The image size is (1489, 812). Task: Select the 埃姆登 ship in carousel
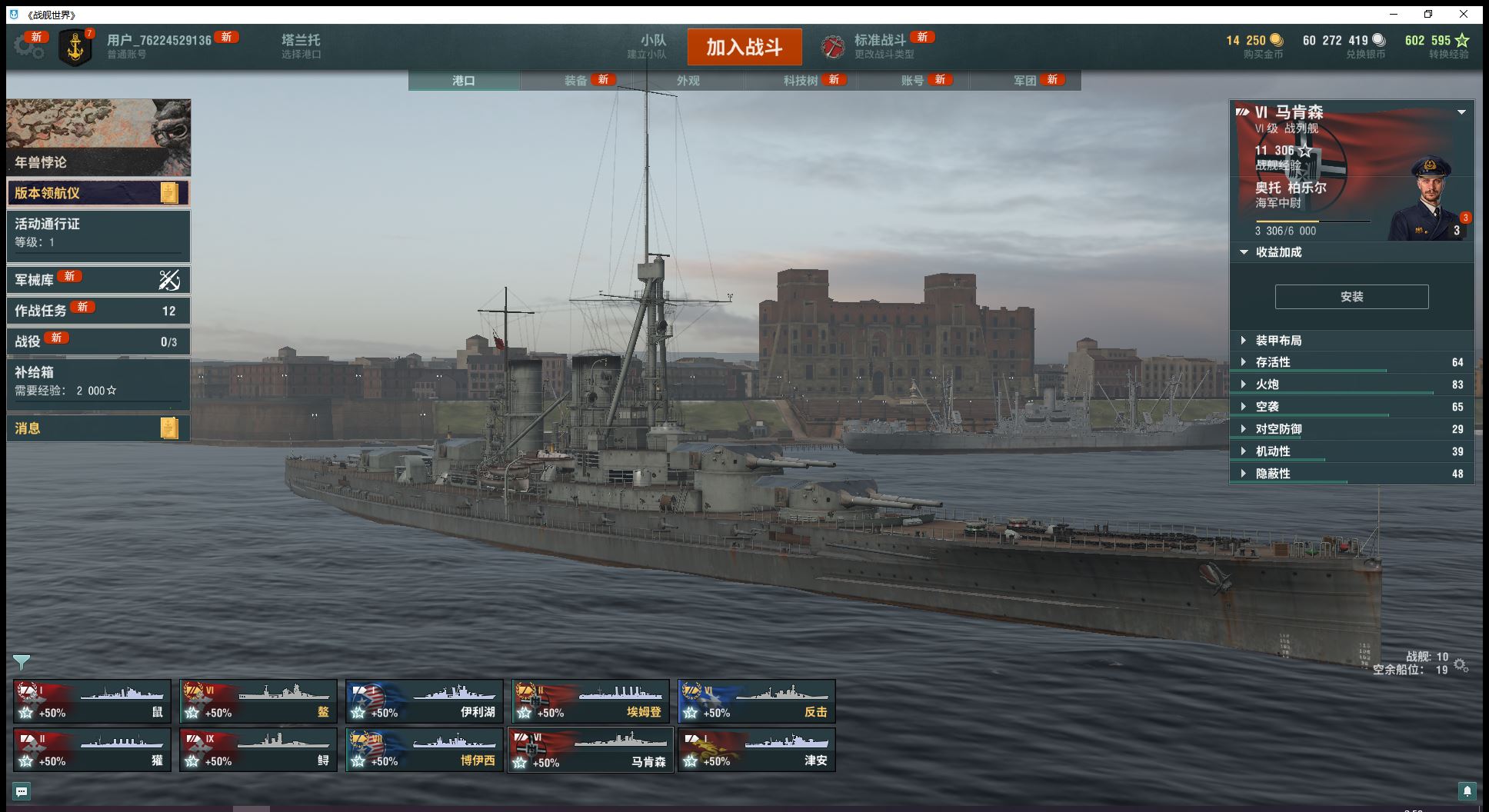(591, 701)
